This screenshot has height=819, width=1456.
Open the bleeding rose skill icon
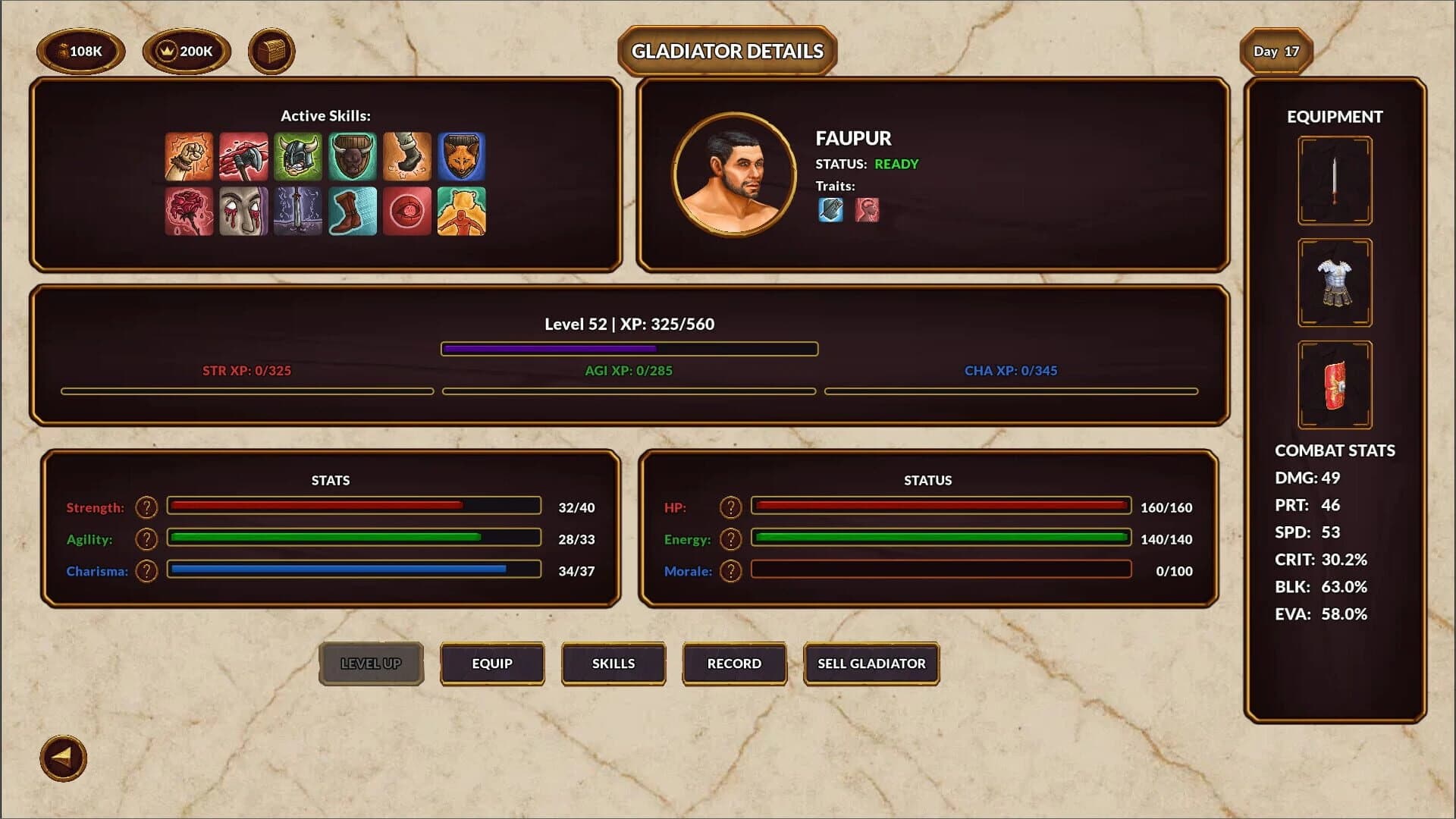click(x=187, y=211)
